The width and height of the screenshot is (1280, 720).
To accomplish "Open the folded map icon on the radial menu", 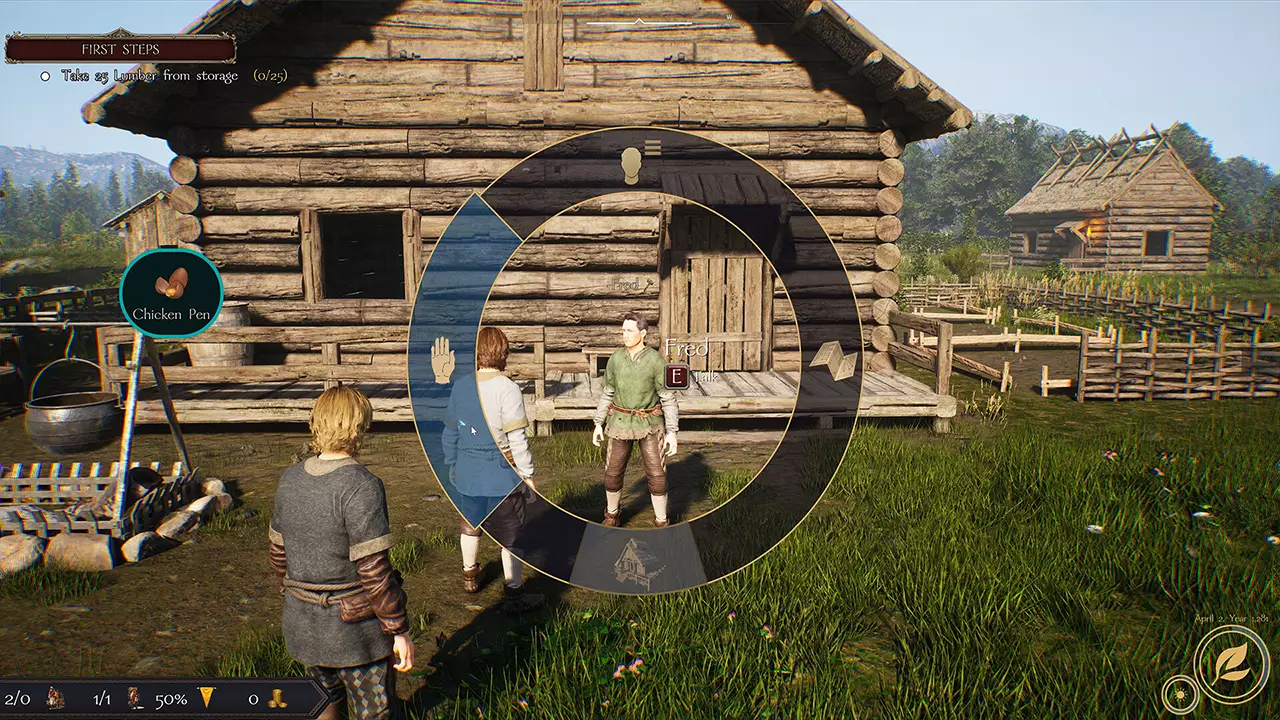I will (x=833, y=360).
